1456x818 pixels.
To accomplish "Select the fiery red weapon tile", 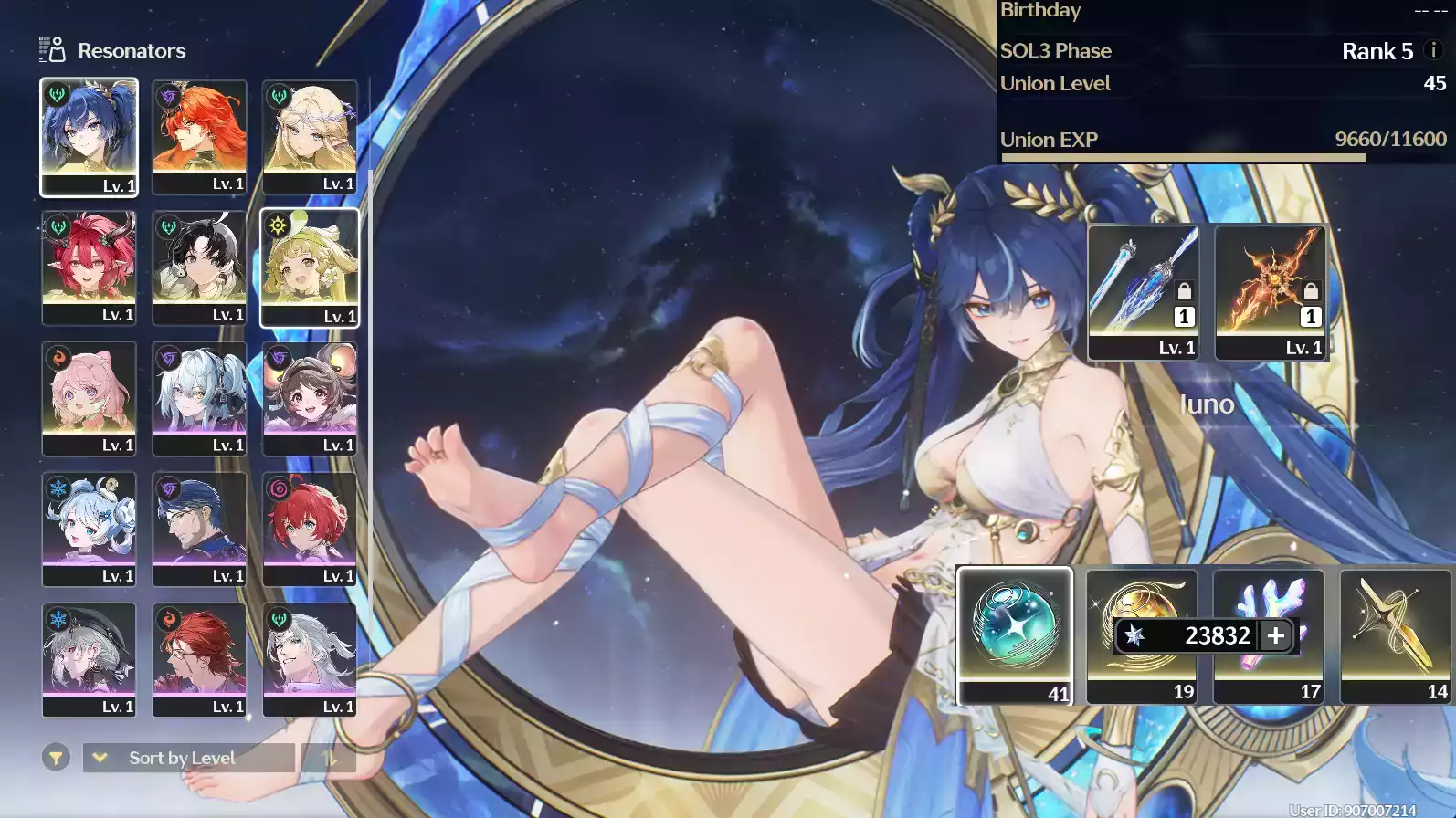I will coord(1270,292).
